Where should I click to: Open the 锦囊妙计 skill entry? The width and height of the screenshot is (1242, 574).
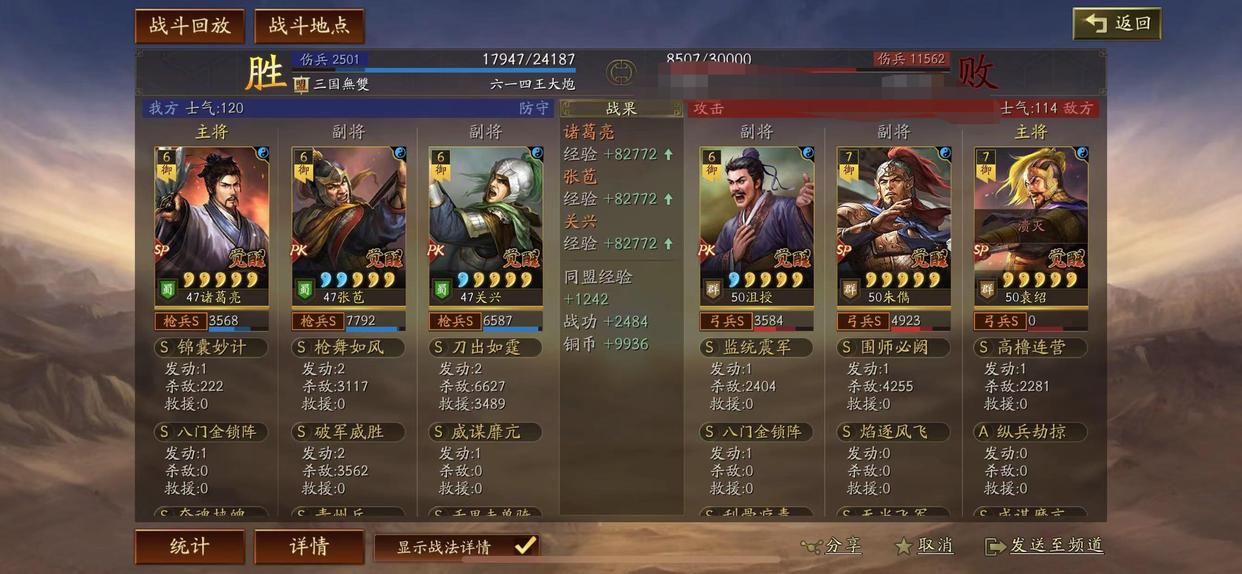[x=211, y=348]
